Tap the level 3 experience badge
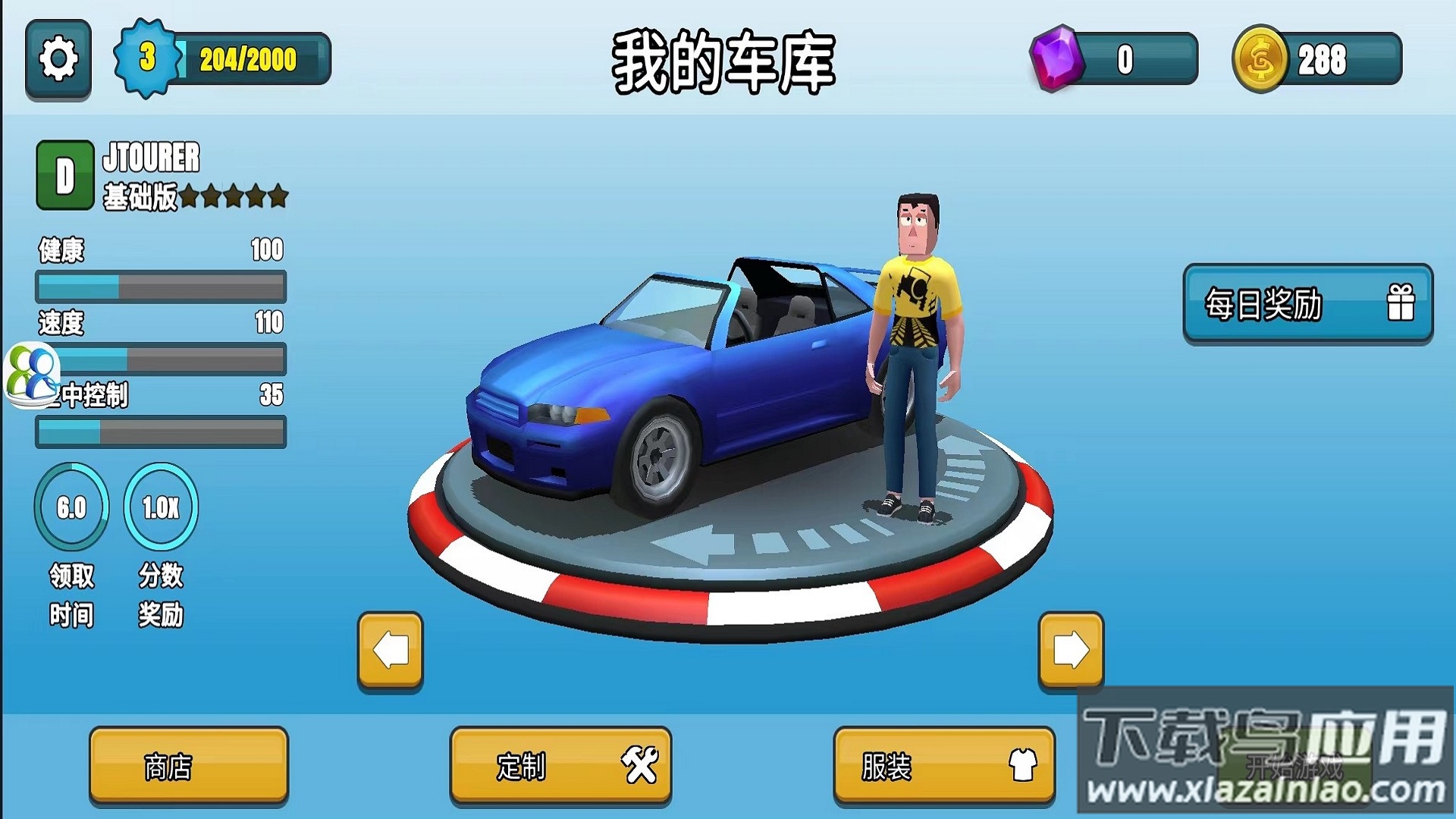The image size is (1456, 819). click(x=147, y=58)
